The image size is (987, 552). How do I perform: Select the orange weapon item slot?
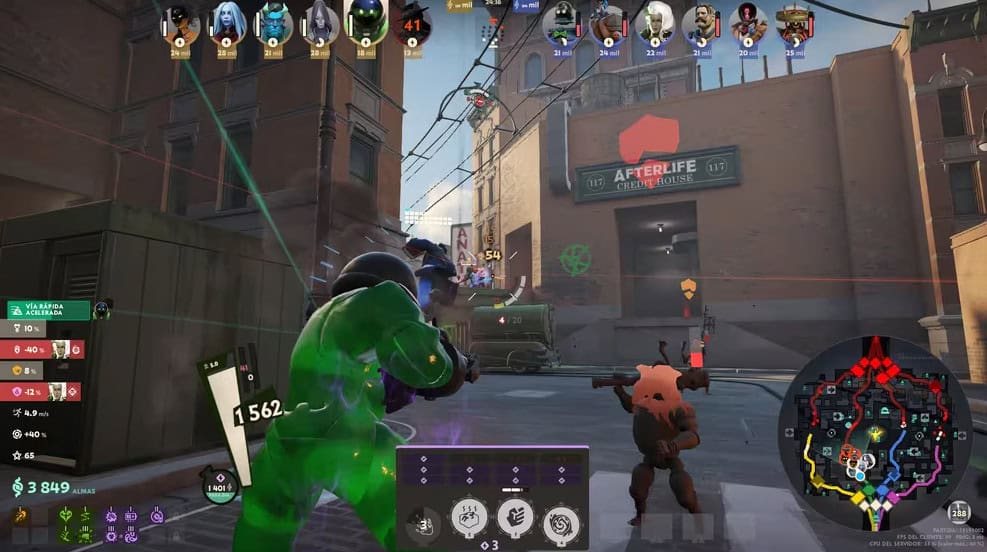(x=22, y=517)
